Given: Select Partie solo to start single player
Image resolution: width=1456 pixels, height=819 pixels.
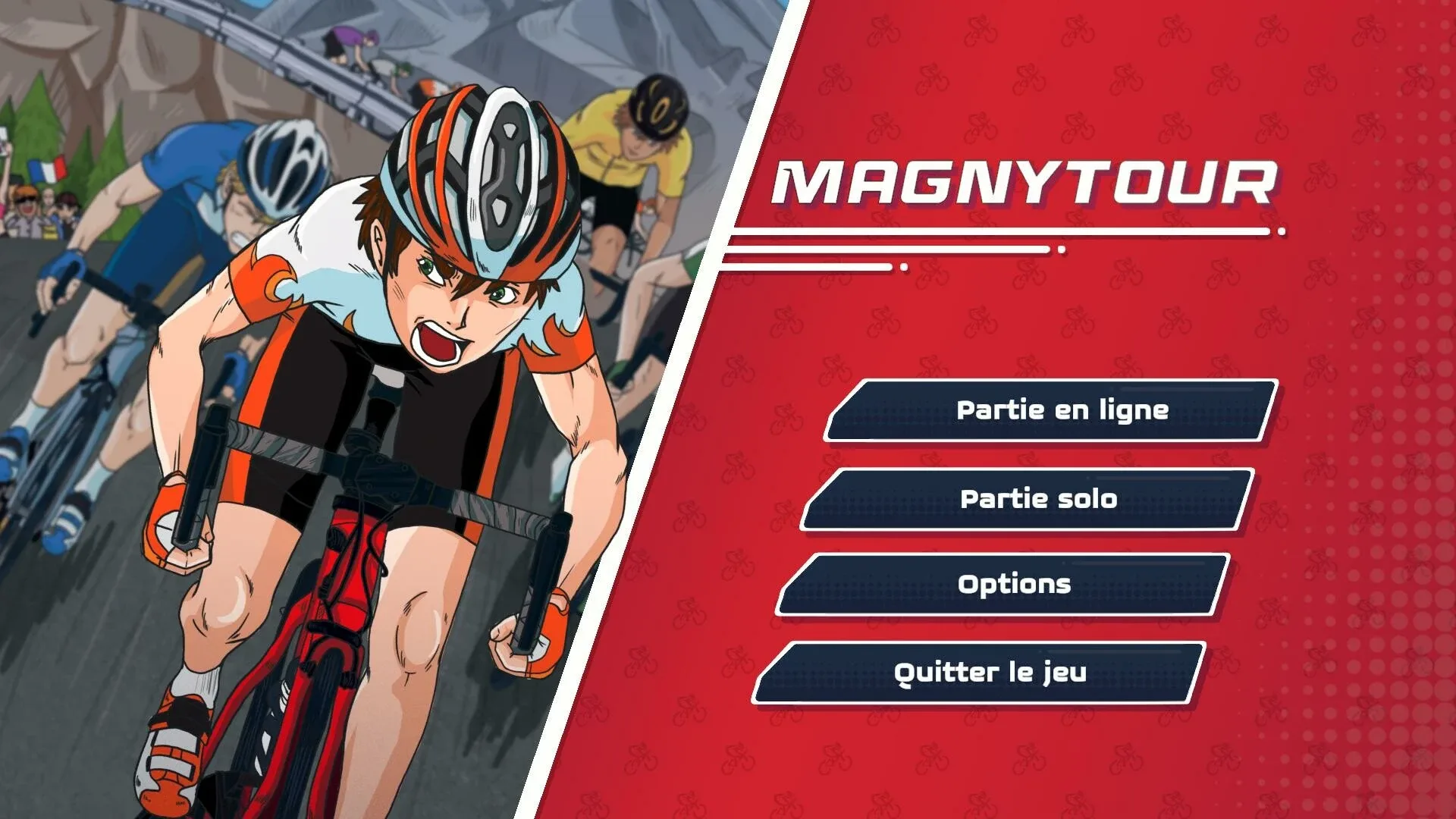Looking at the screenshot, I should pyautogui.click(x=1039, y=499).
